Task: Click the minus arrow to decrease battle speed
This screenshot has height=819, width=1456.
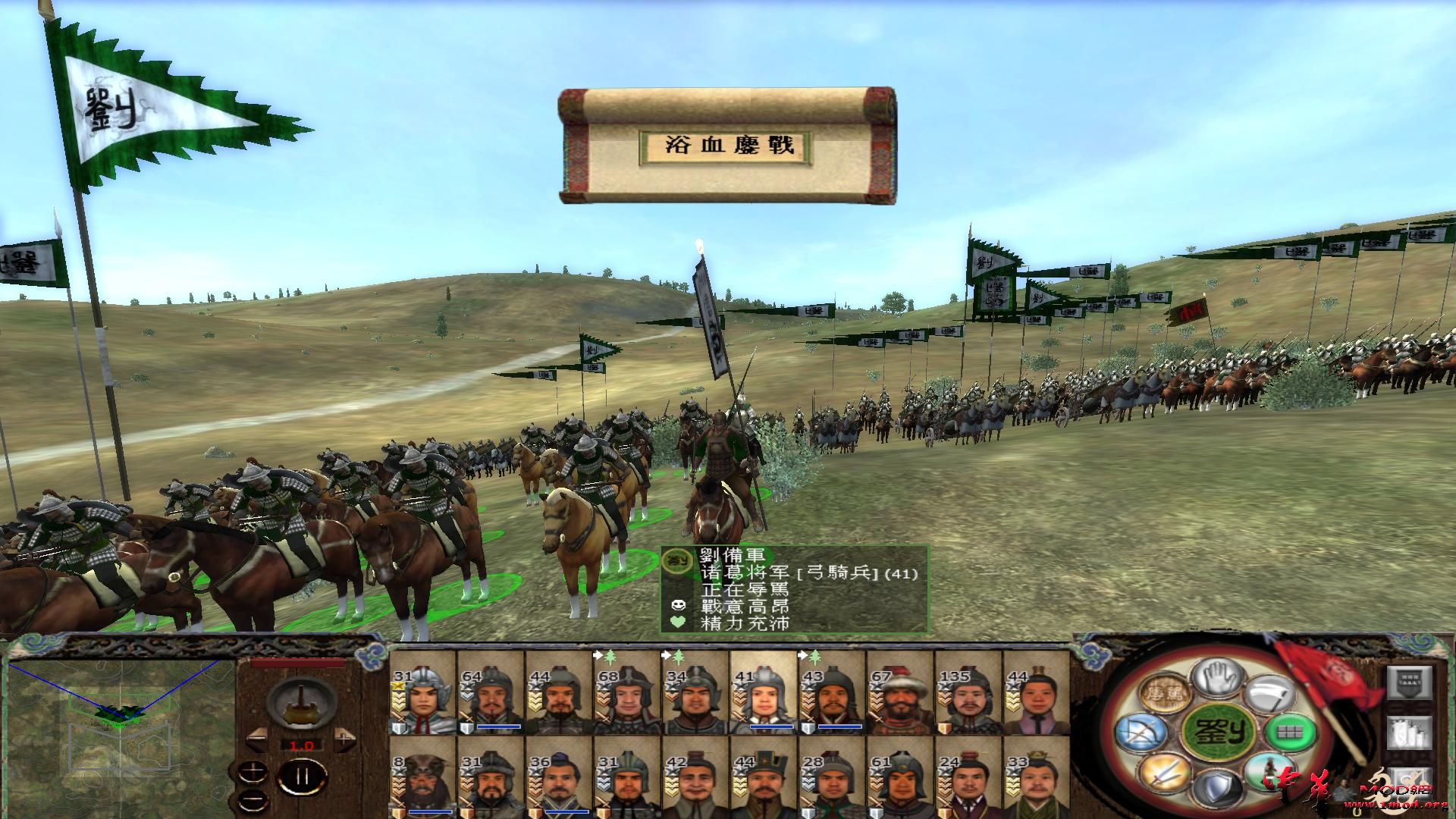Action: coord(258,739)
